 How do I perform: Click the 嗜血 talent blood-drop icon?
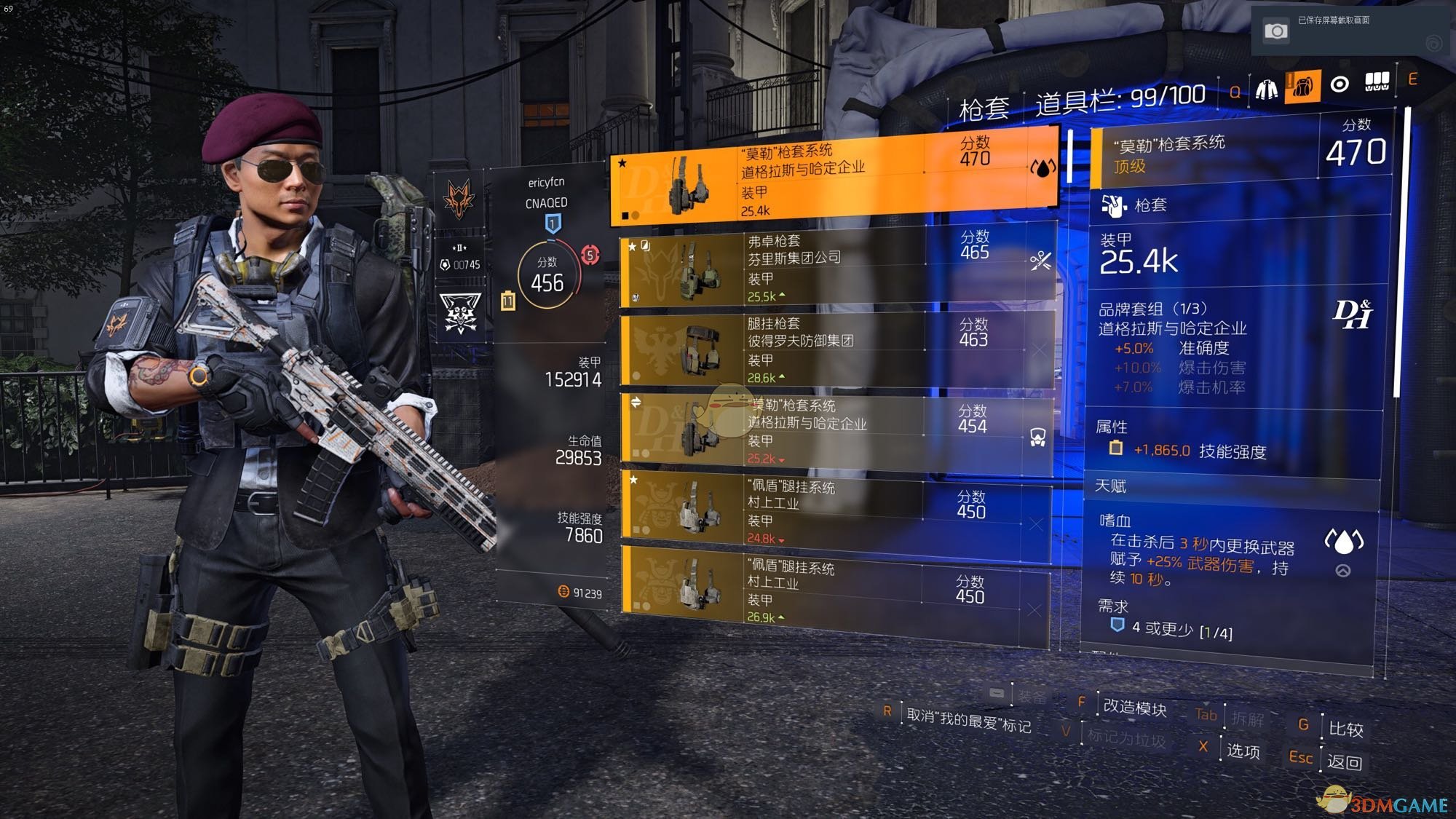click(x=1343, y=541)
